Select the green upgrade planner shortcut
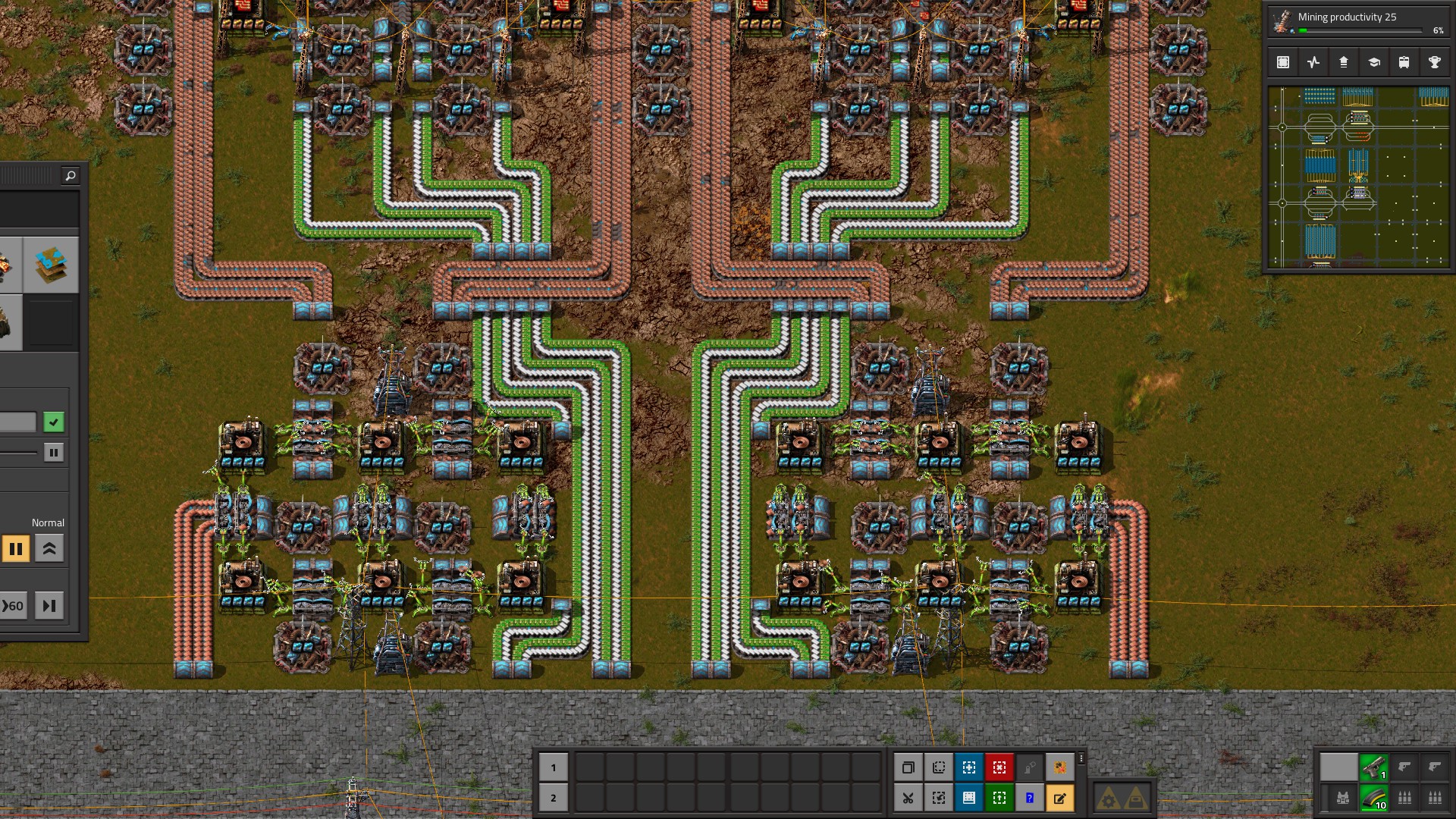Screen dimensions: 1456x819 tap(999, 797)
